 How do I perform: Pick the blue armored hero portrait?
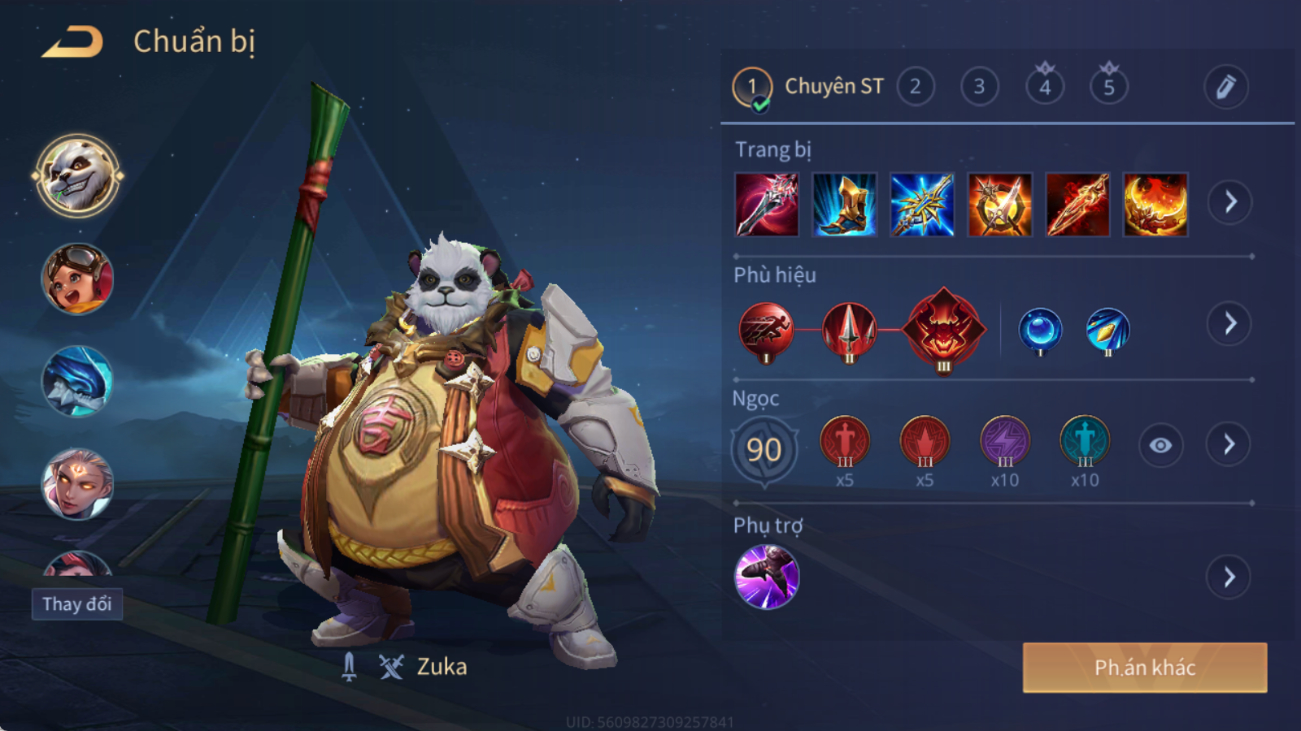(x=77, y=382)
